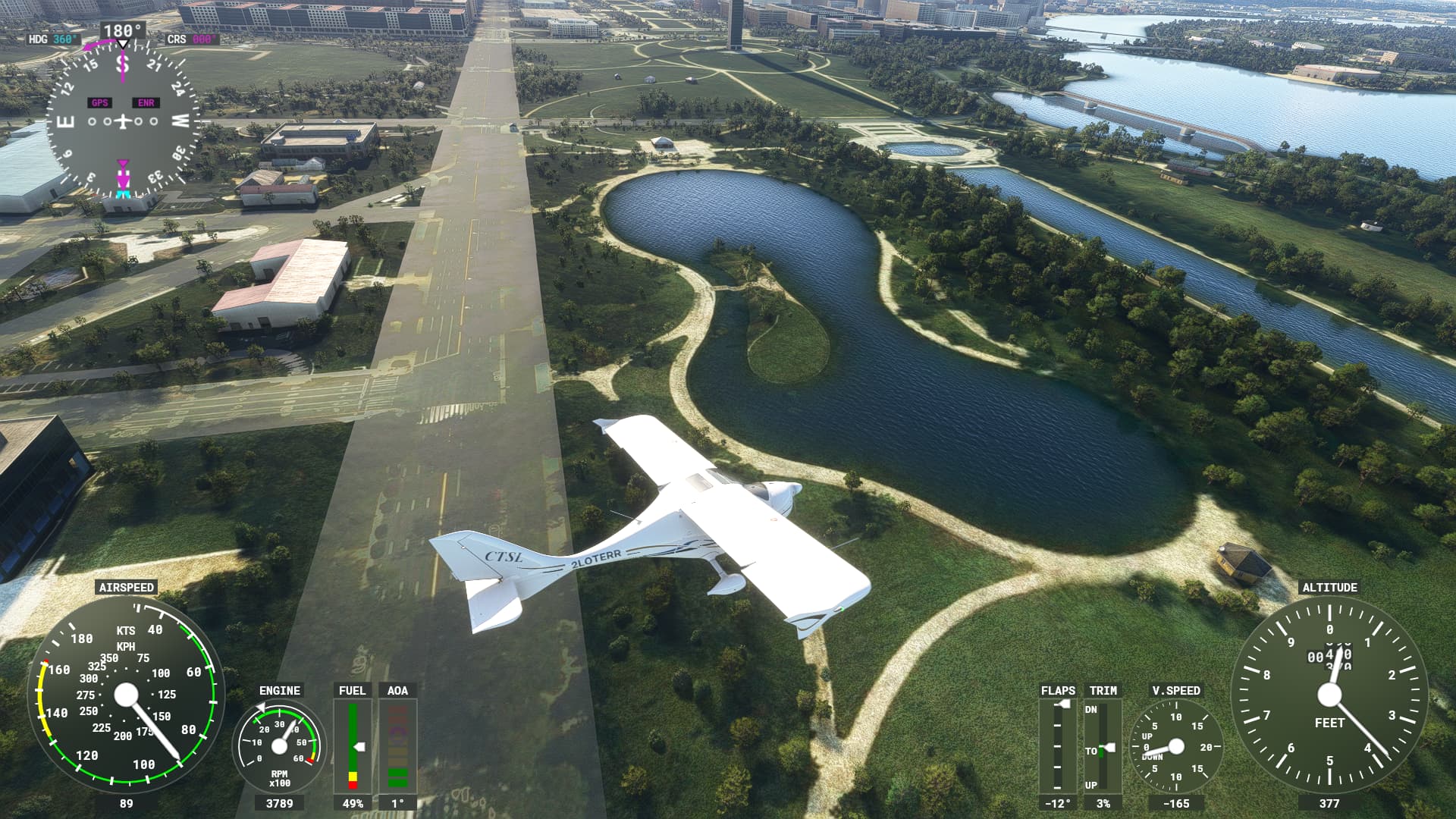Select the vertical speed gauge

[1175, 746]
